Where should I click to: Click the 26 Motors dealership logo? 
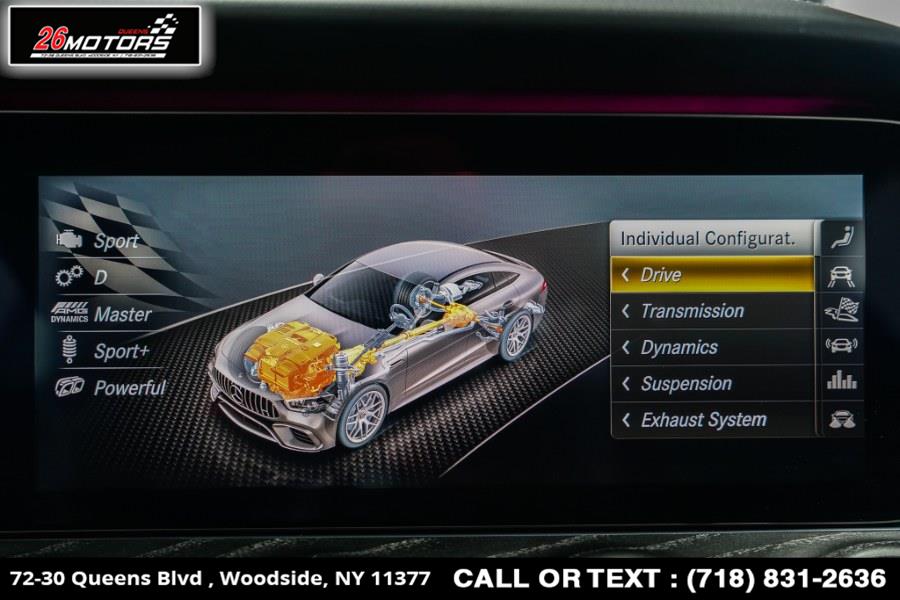106,37
